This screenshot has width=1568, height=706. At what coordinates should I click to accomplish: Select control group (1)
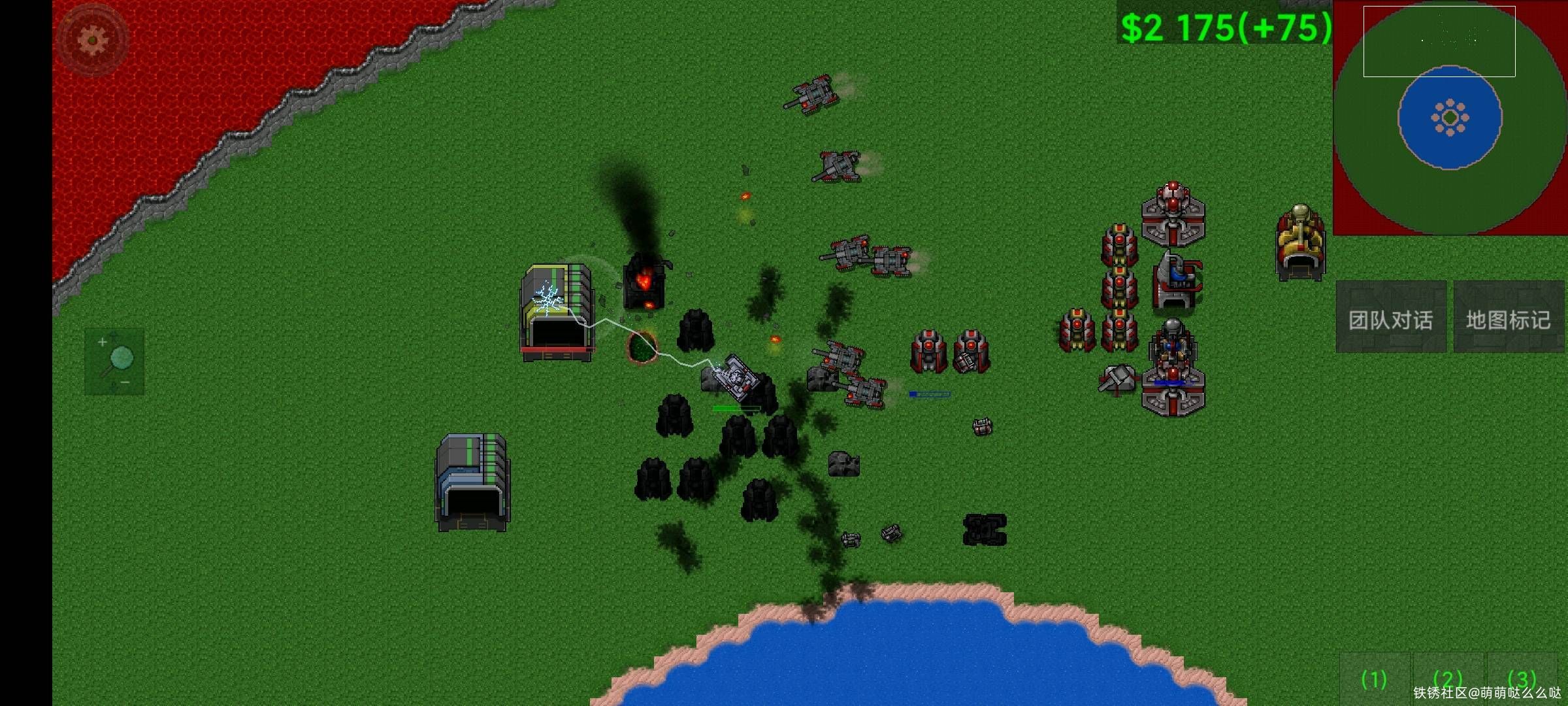pyautogui.click(x=1374, y=680)
